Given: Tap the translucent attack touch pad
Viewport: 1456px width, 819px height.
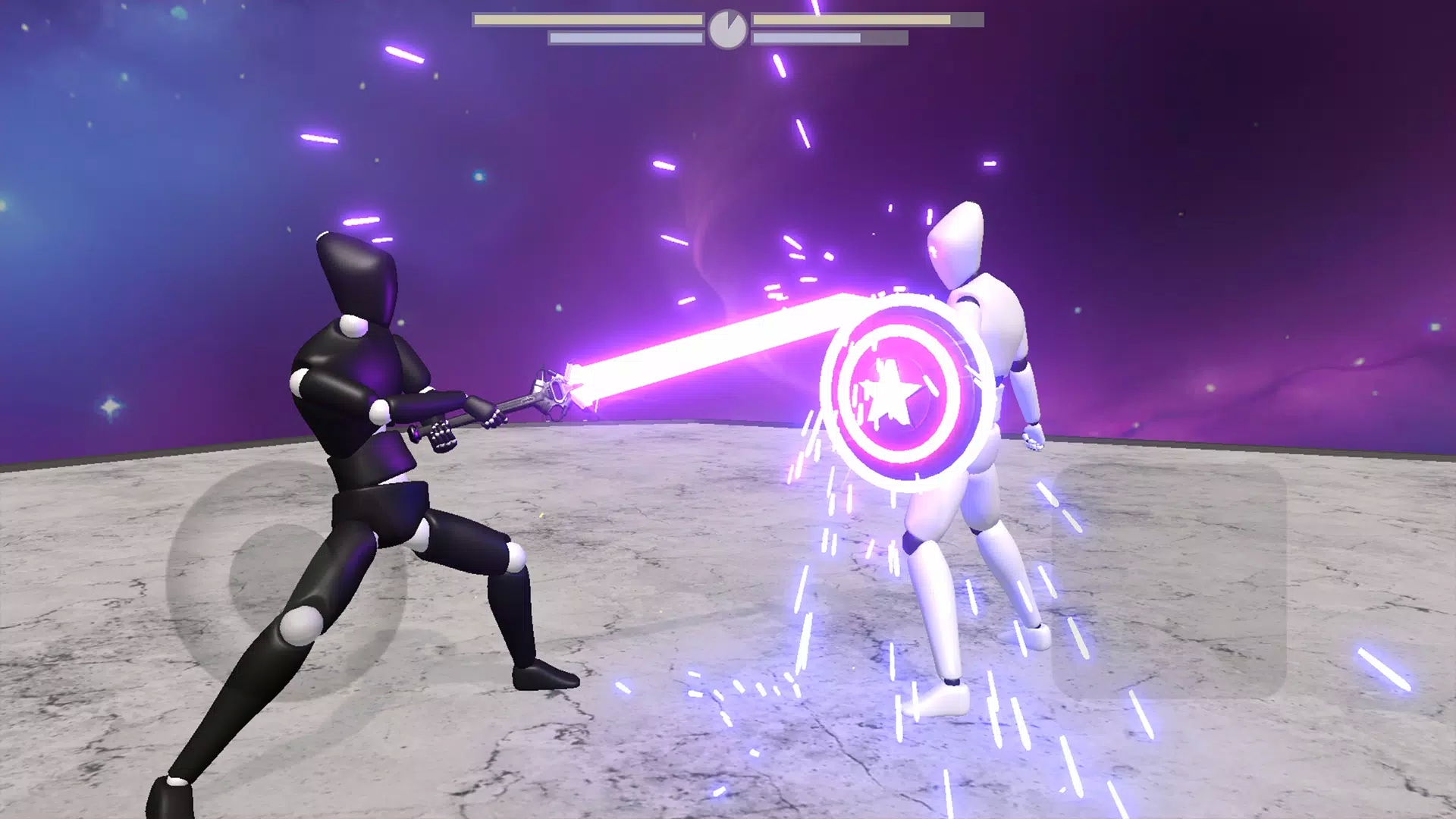Looking at the screenshot, I should pos(1169,580).
